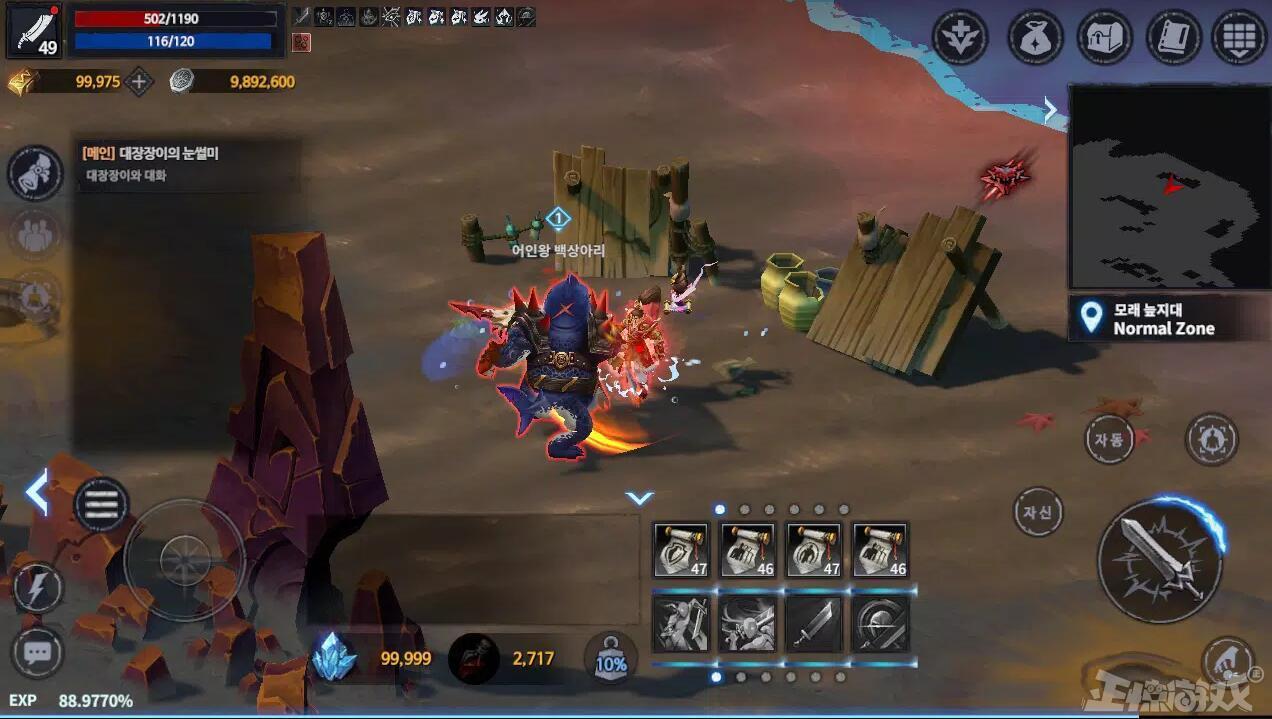The height and width of the screenshot is (719, 1272).
Task: Open the chat speech bubble
Action: [37, 653]
